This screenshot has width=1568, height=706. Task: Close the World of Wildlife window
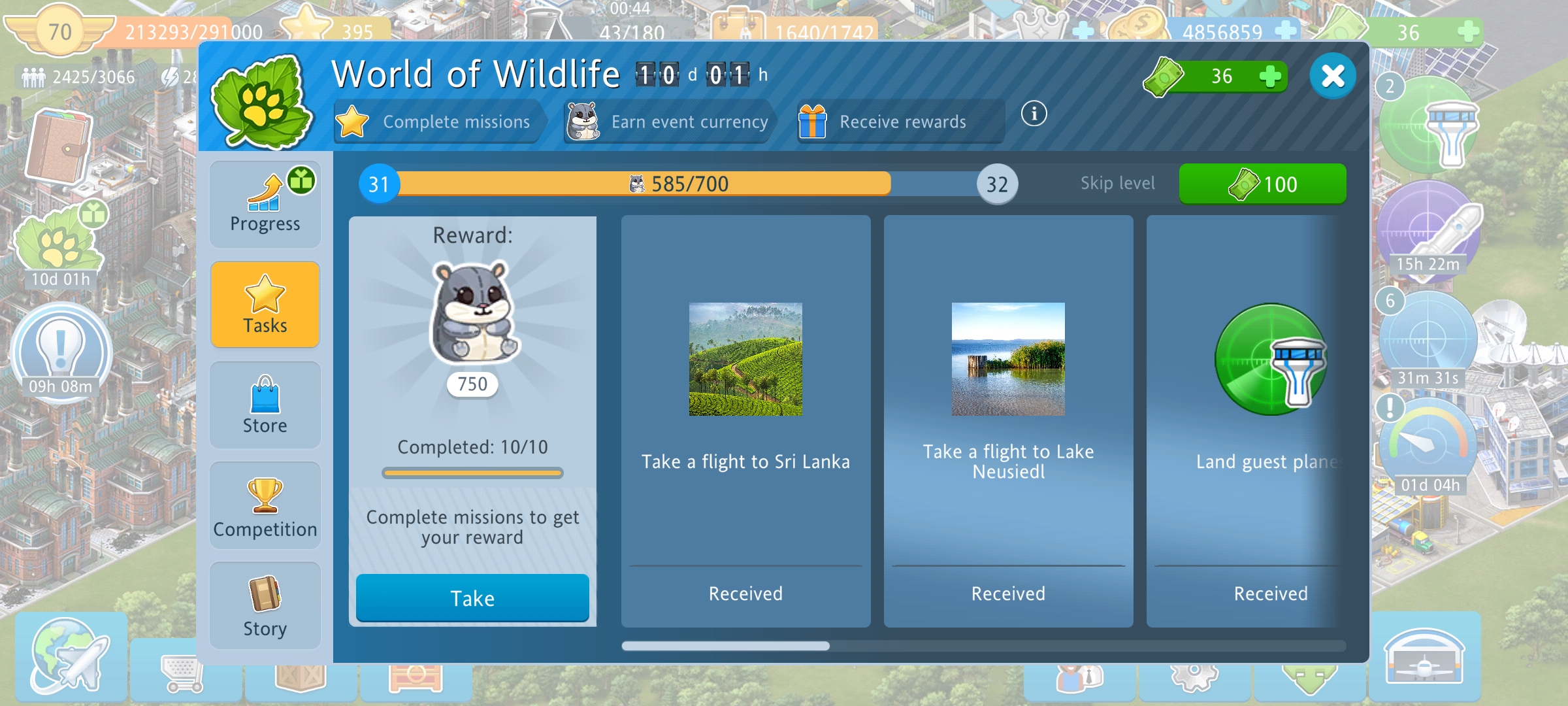(1332, 76)
